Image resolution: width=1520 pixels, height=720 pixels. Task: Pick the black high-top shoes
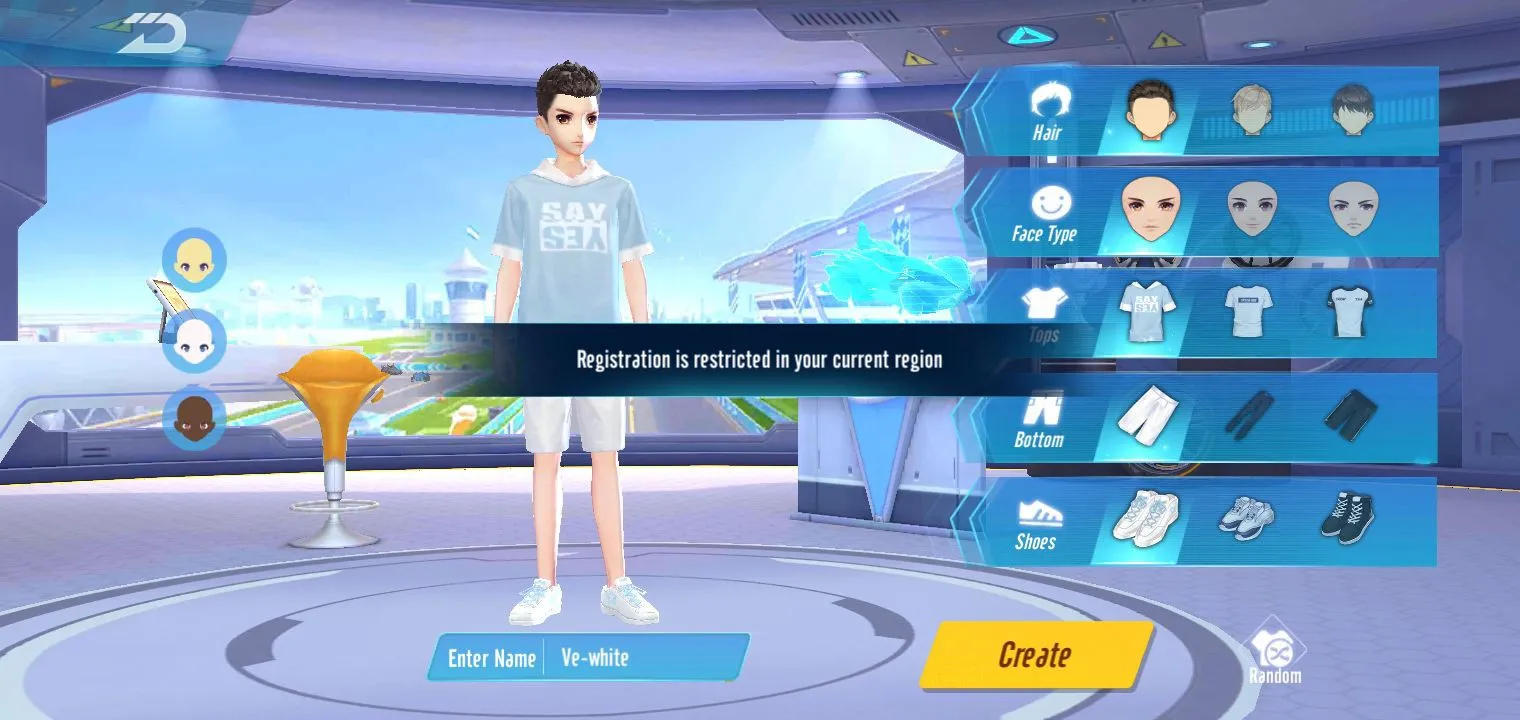(1347, 517)
